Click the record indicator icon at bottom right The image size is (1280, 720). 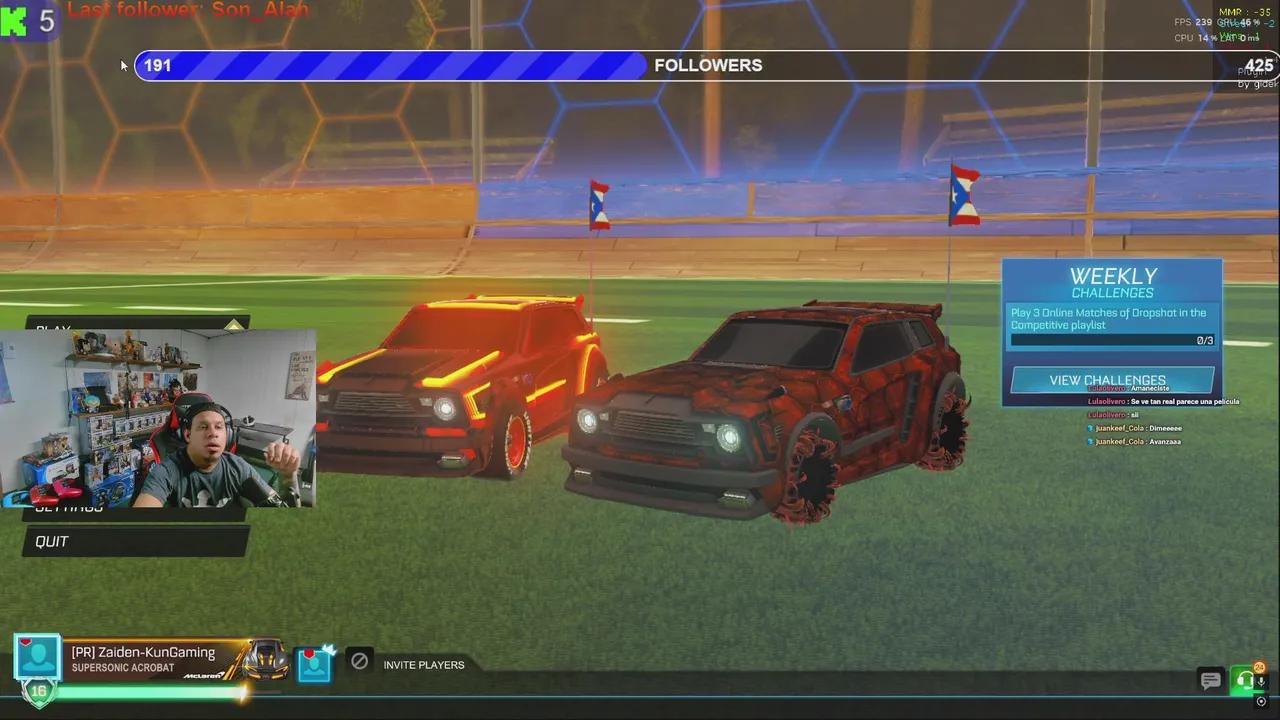1262,702
